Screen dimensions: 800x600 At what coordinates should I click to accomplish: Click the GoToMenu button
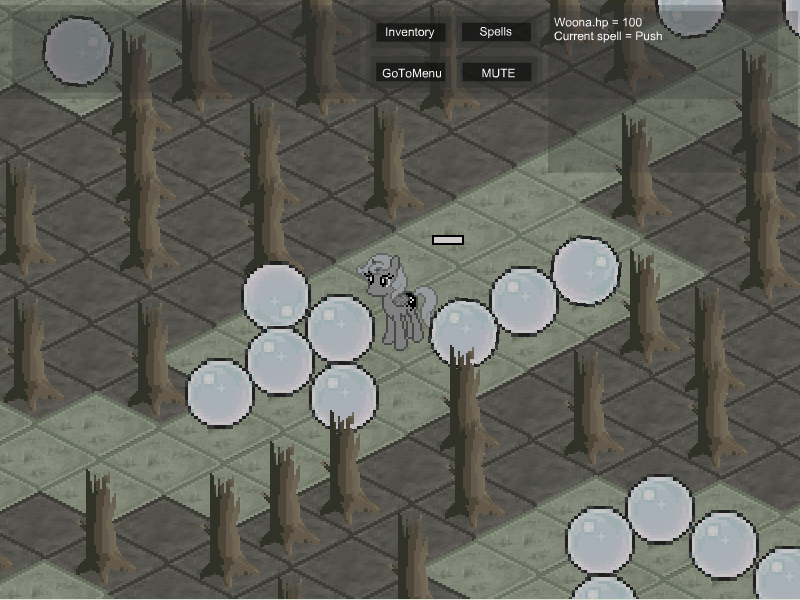tap(412, 73)
